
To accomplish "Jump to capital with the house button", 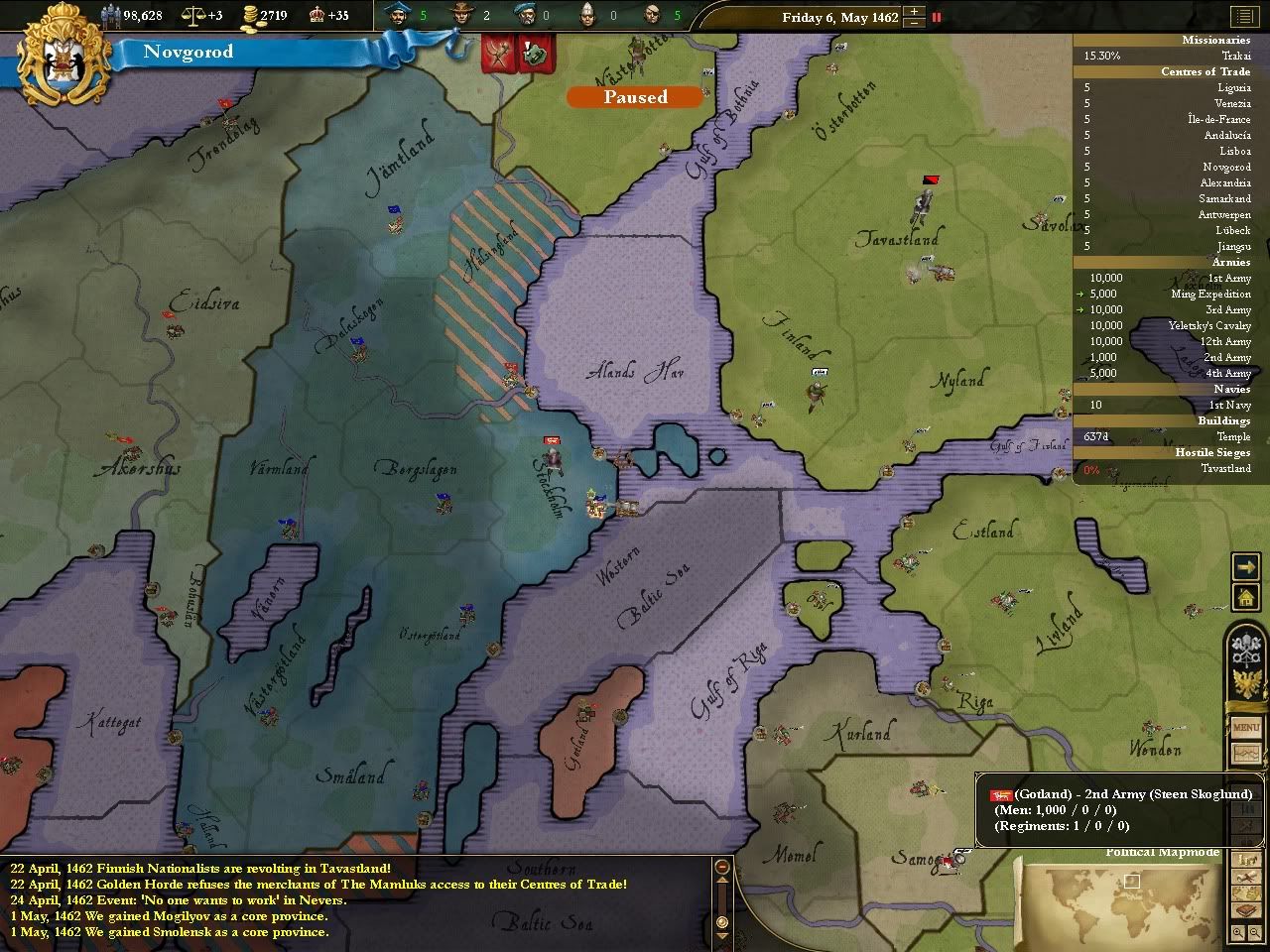I will coord(1245,597).
